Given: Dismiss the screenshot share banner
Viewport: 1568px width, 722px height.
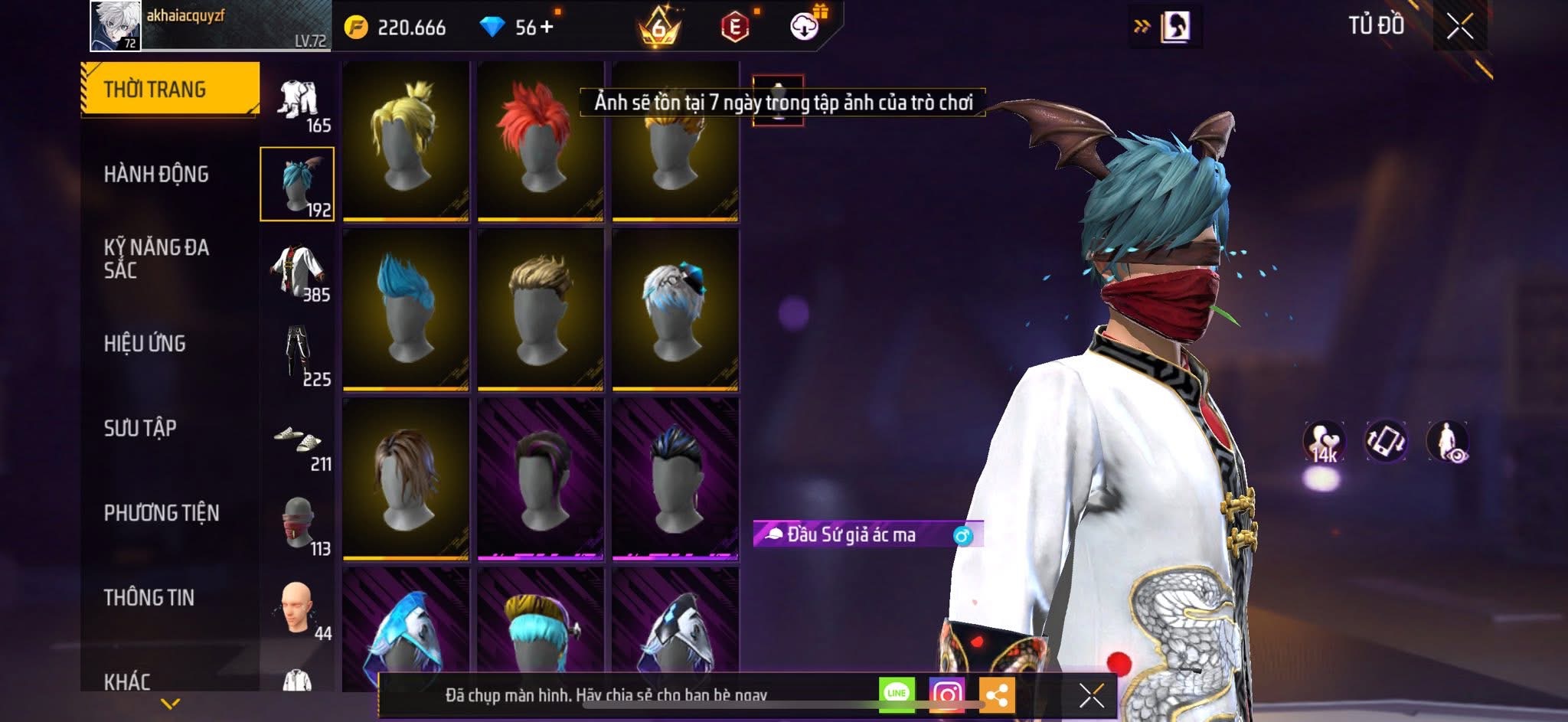Looking at the screenshot, I should pos(1091,695).
